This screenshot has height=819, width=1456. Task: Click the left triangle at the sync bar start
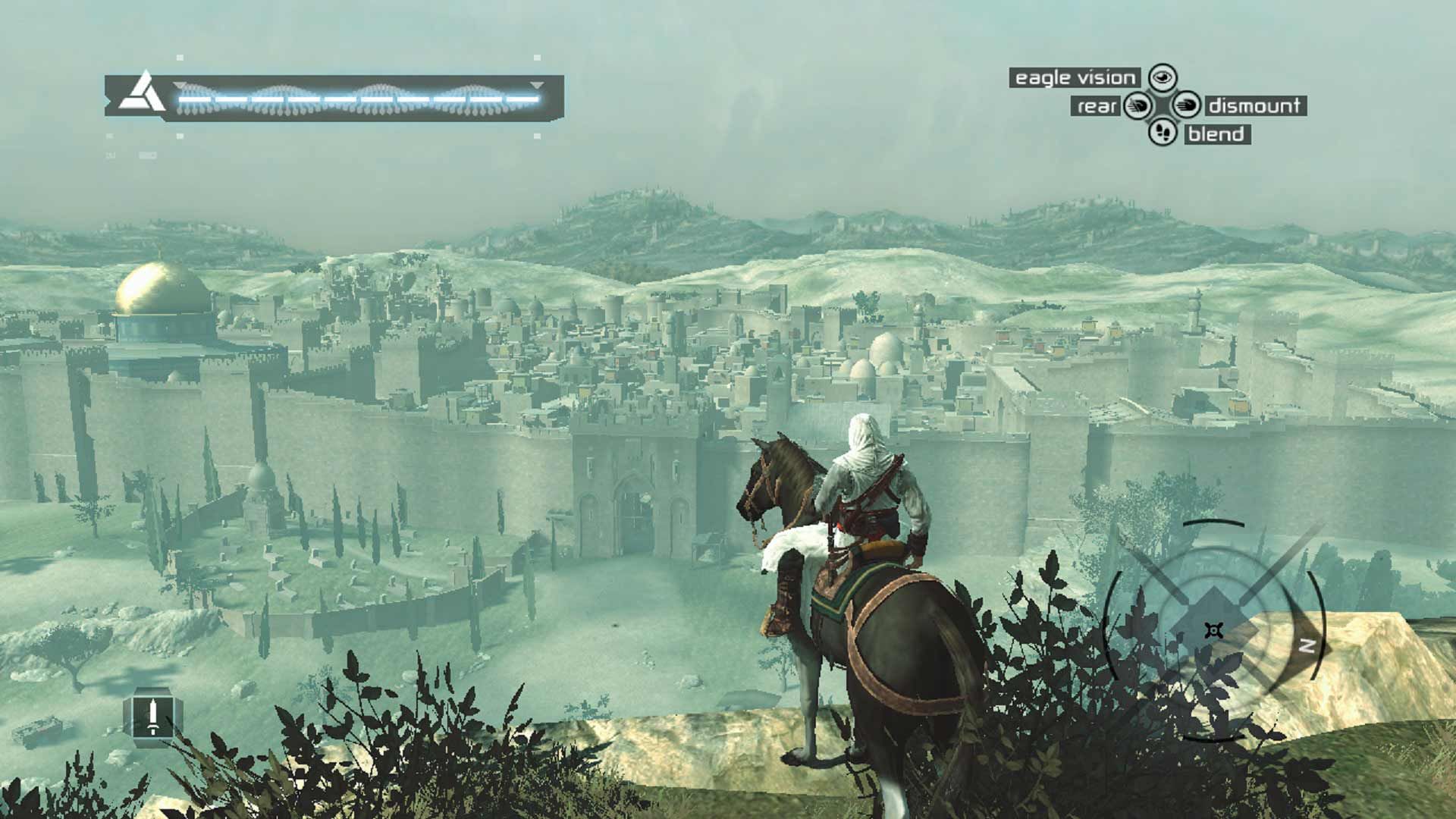[180, 86]
